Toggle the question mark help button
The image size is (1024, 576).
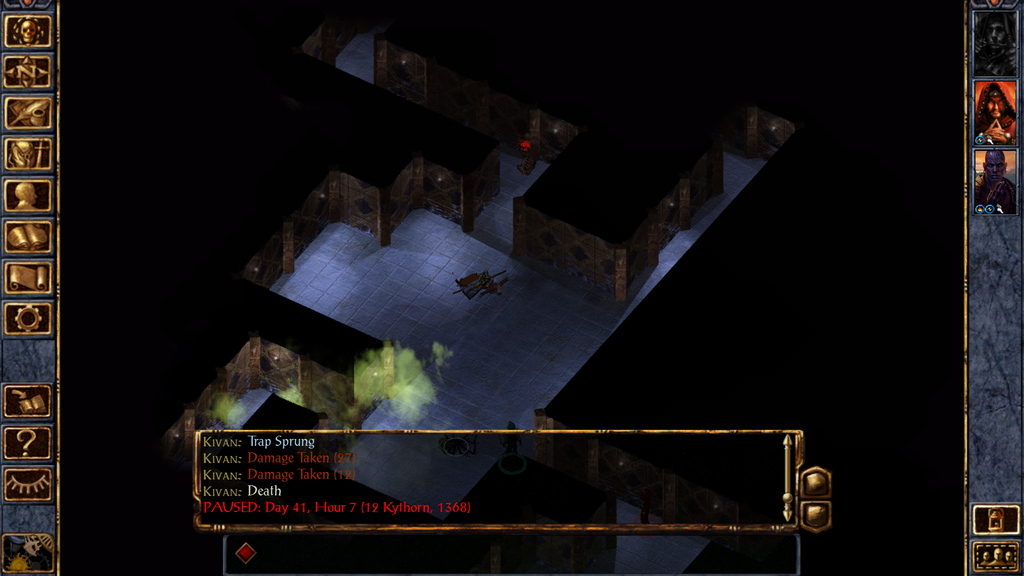pos(28,442)
